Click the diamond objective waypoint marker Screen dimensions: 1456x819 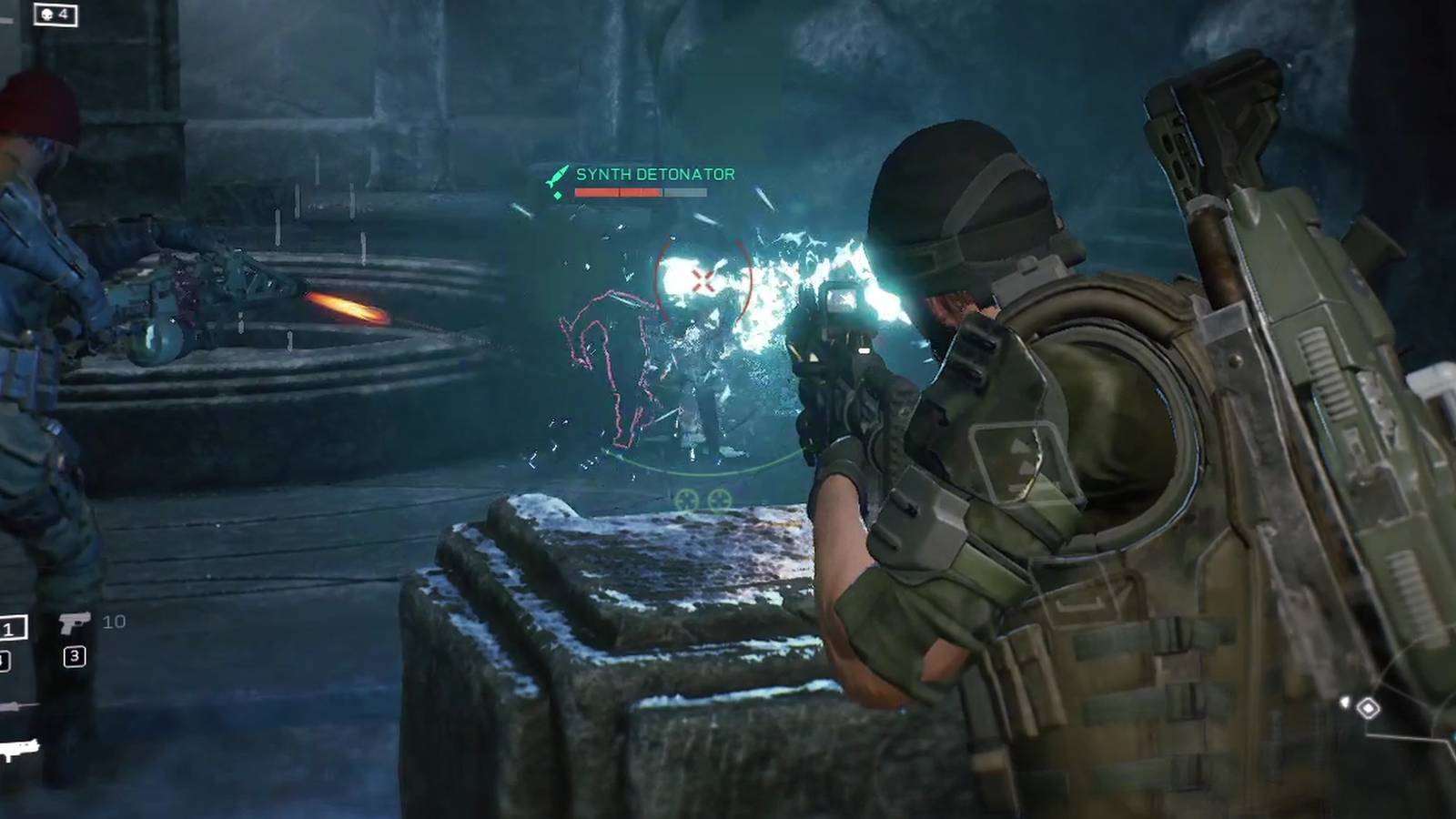[1368, 707]
